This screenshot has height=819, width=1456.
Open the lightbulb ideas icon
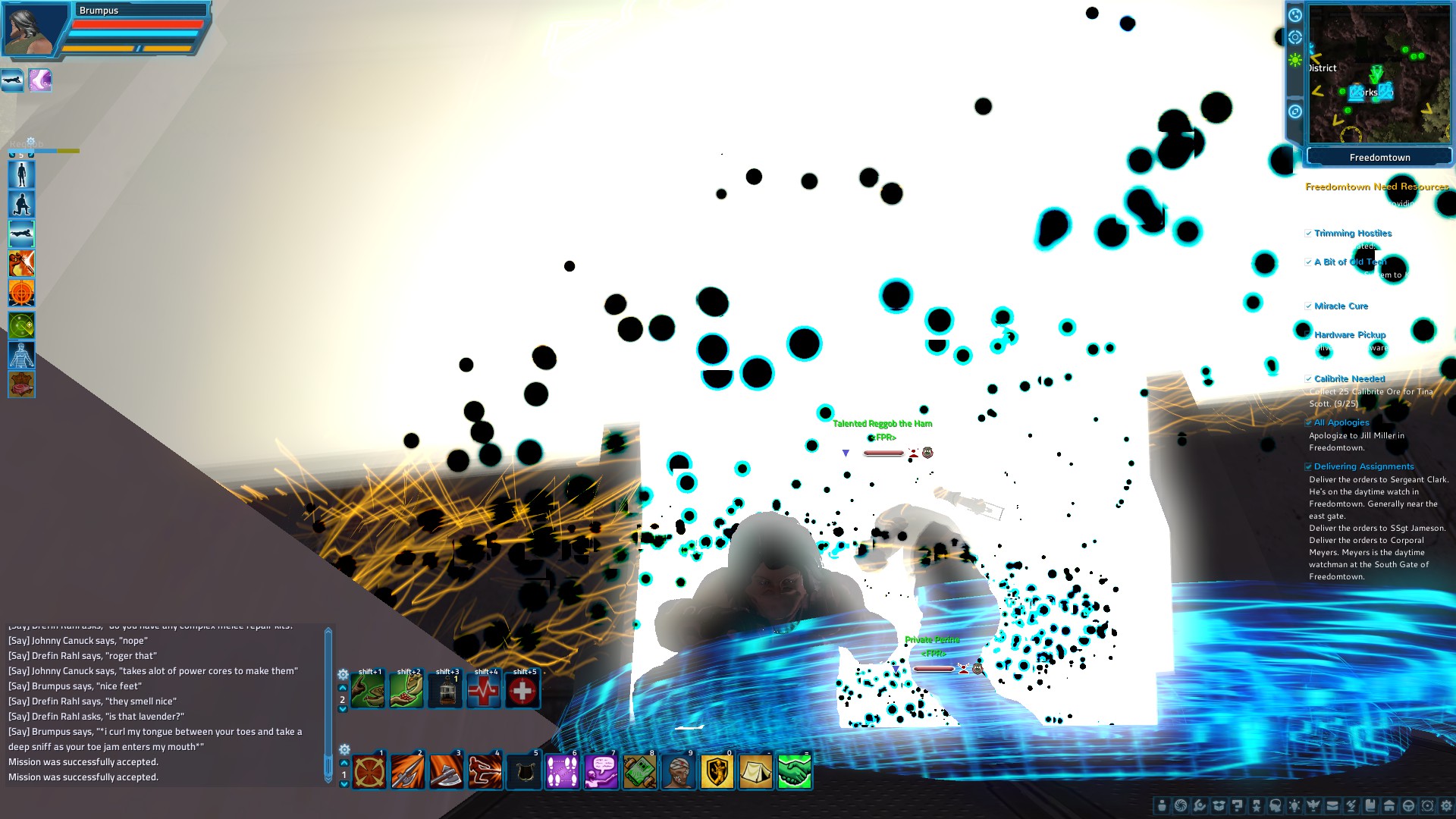[1294, 805]
